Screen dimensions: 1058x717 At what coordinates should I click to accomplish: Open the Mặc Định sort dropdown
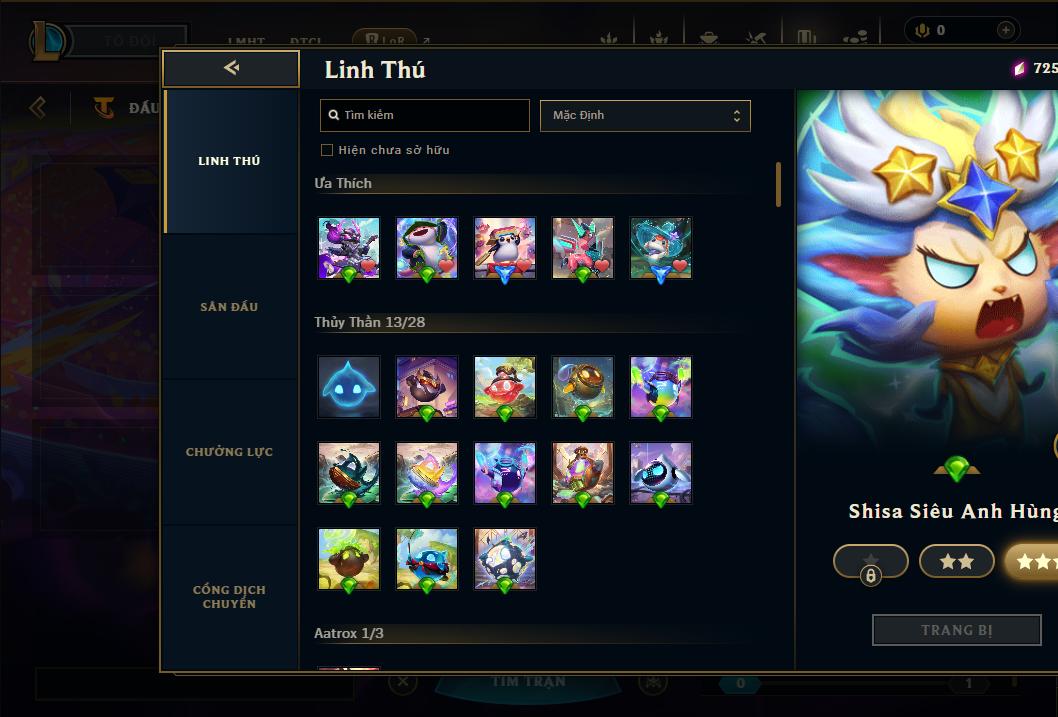[645, 115]
